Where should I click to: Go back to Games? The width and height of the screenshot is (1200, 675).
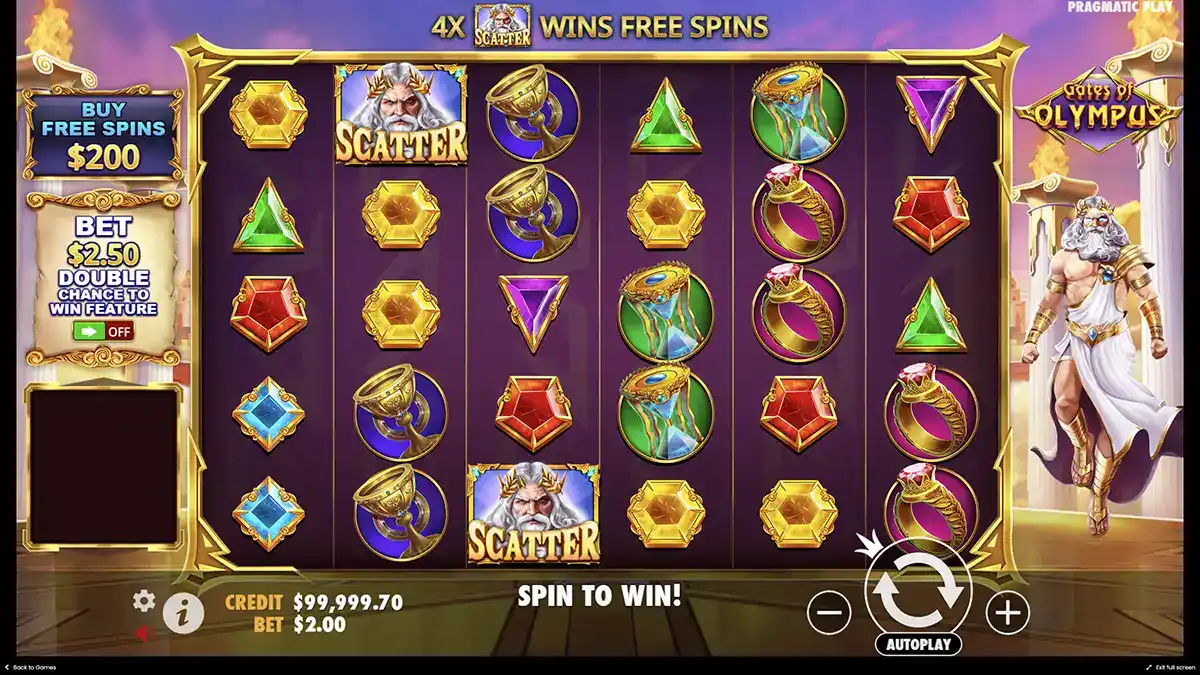[30, 667]
